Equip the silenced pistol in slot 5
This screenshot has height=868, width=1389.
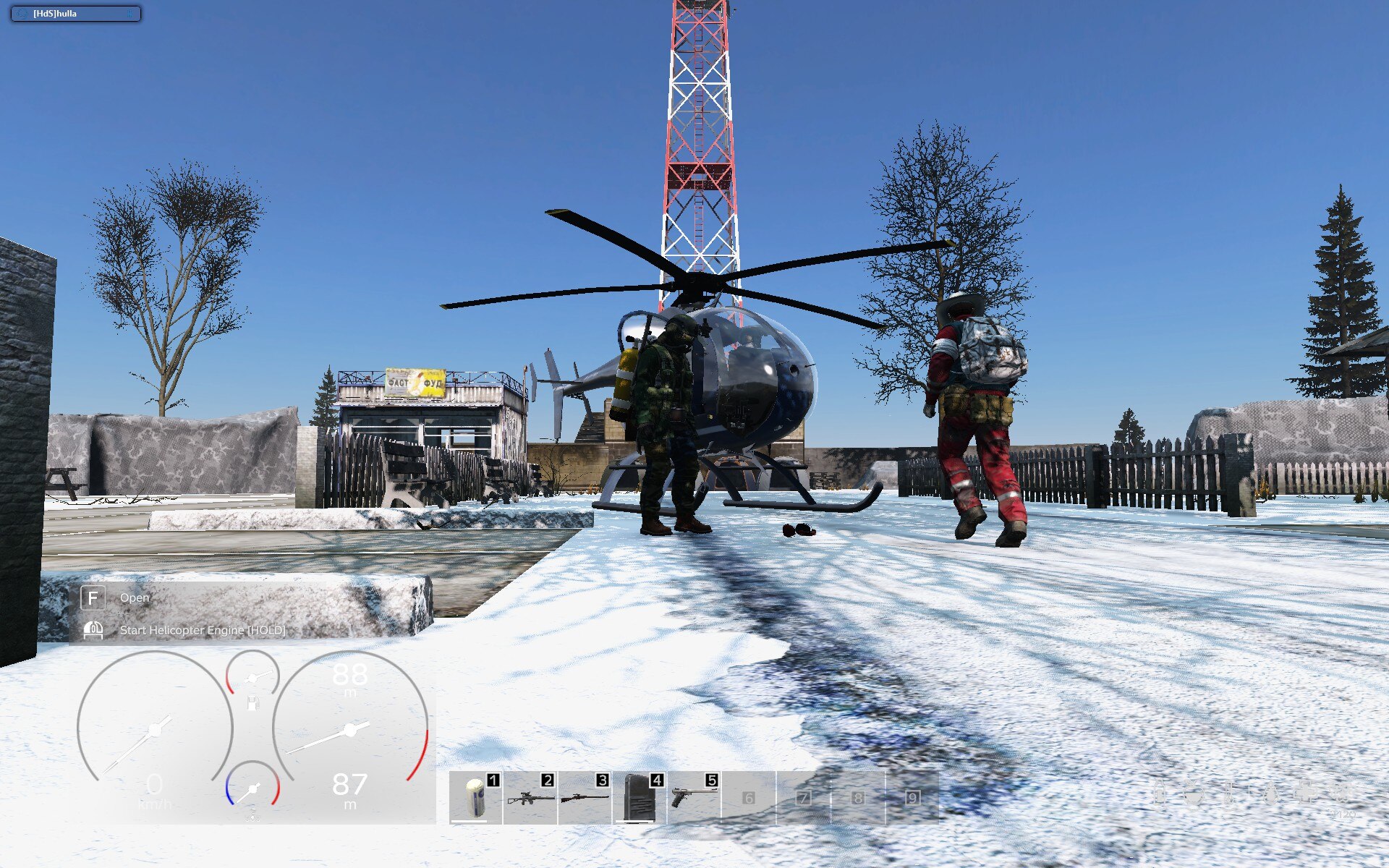click(x=694, y=798)
